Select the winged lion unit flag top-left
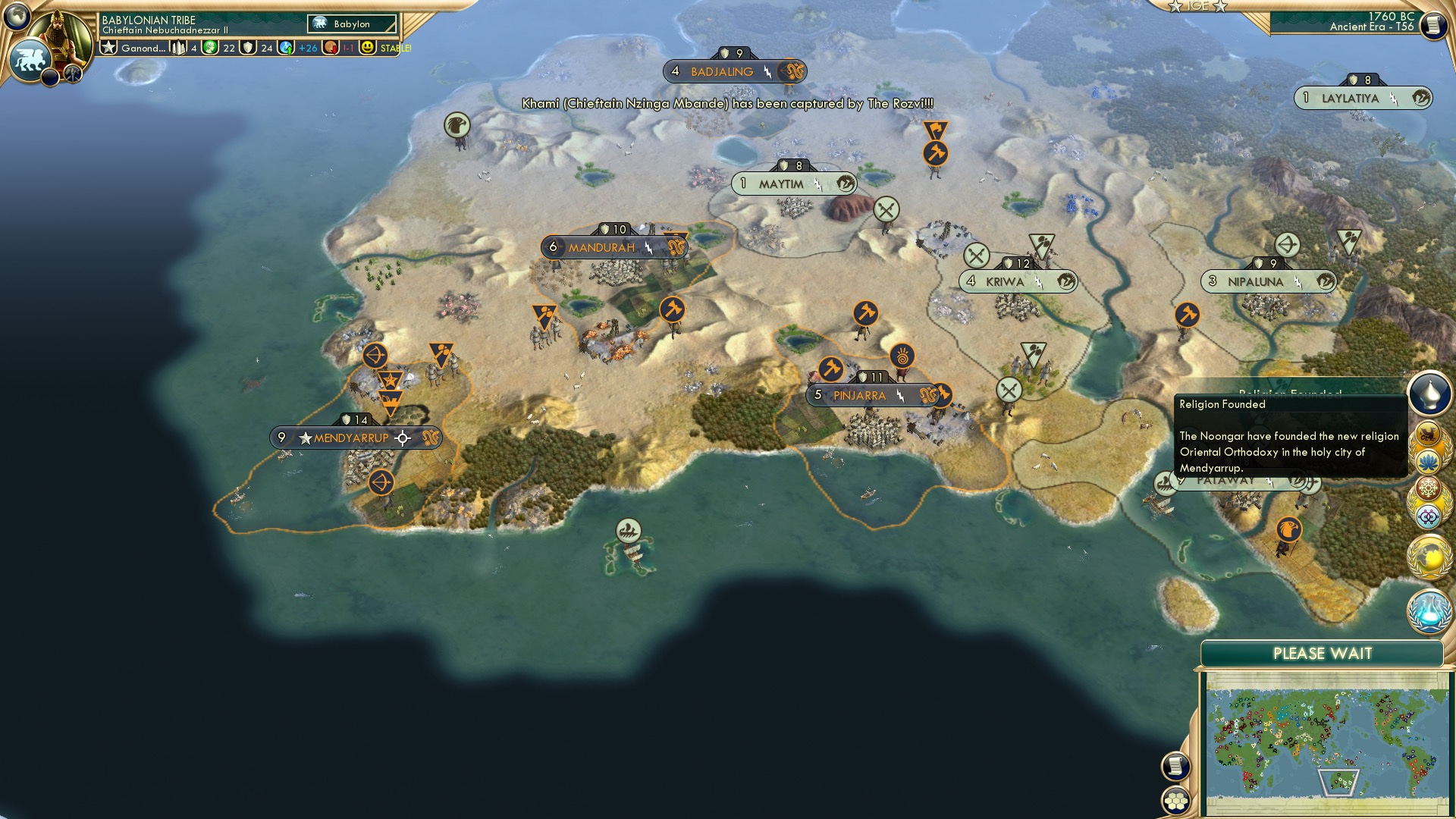Screen dimensions: 1456x819 pos(30,59)
